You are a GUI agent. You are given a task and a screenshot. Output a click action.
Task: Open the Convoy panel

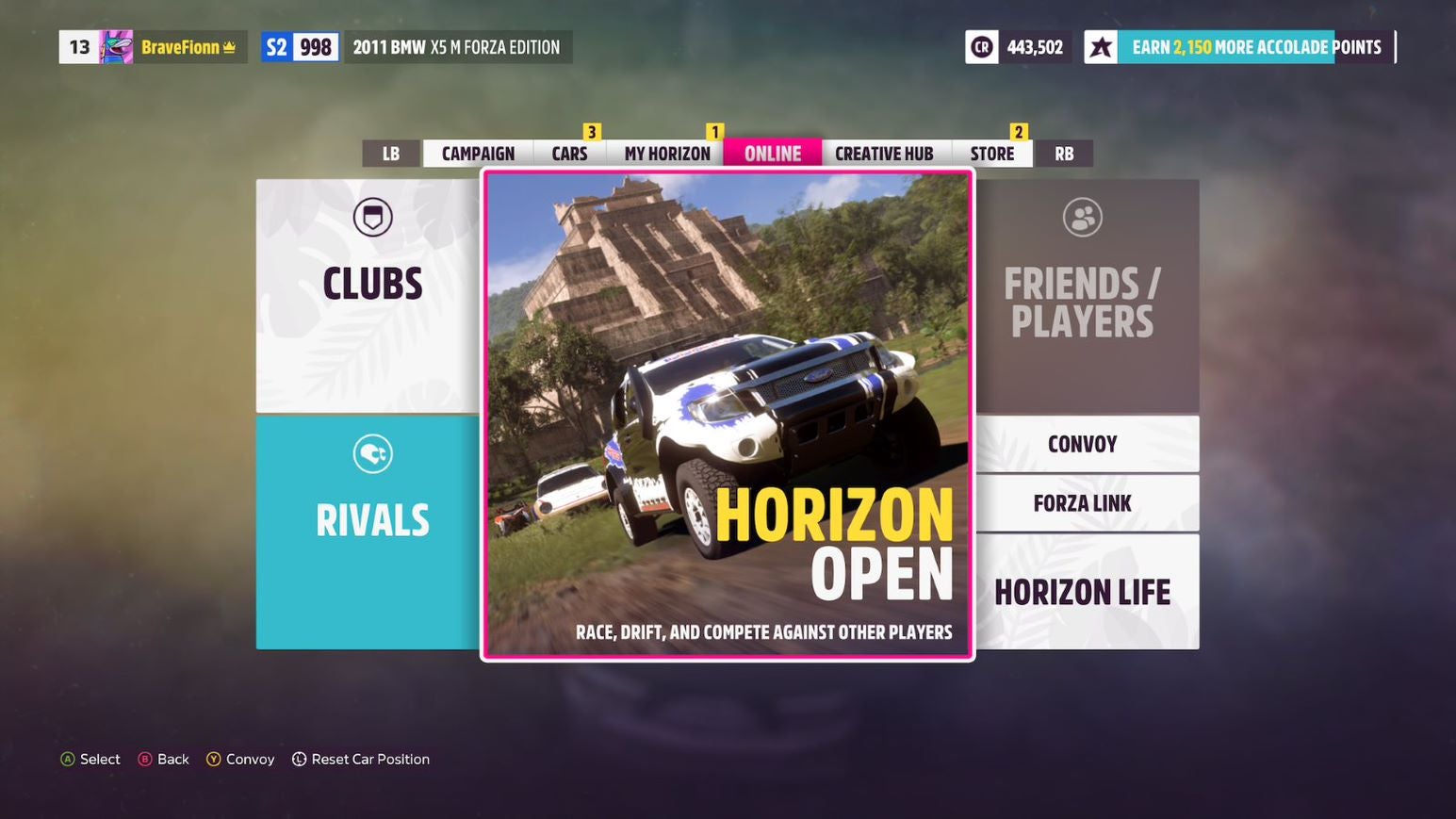pyautogui.click(x=1083, y=443)
